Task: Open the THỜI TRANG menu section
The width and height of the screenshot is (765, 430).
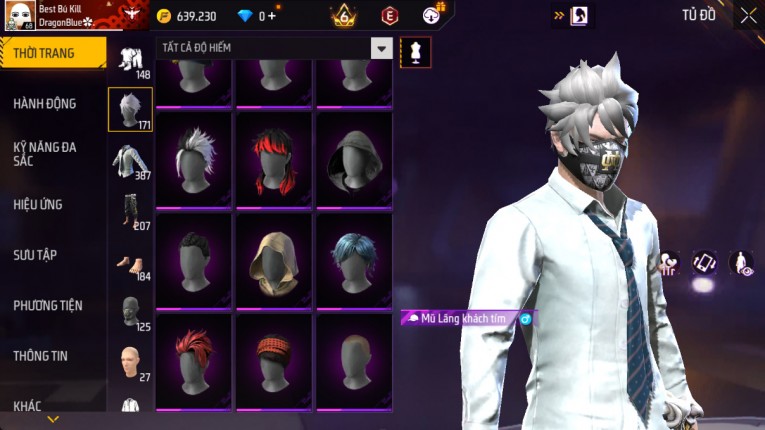Action: click(x=52, y=53)
